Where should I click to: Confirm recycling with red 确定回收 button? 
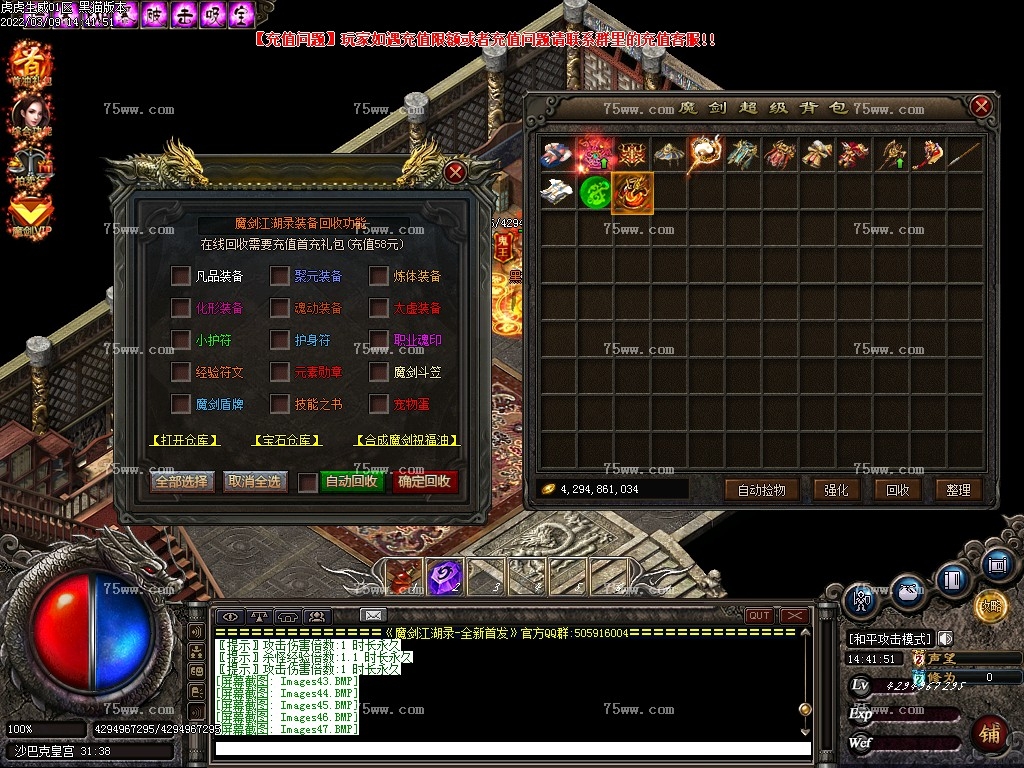[x=424, y=482]
